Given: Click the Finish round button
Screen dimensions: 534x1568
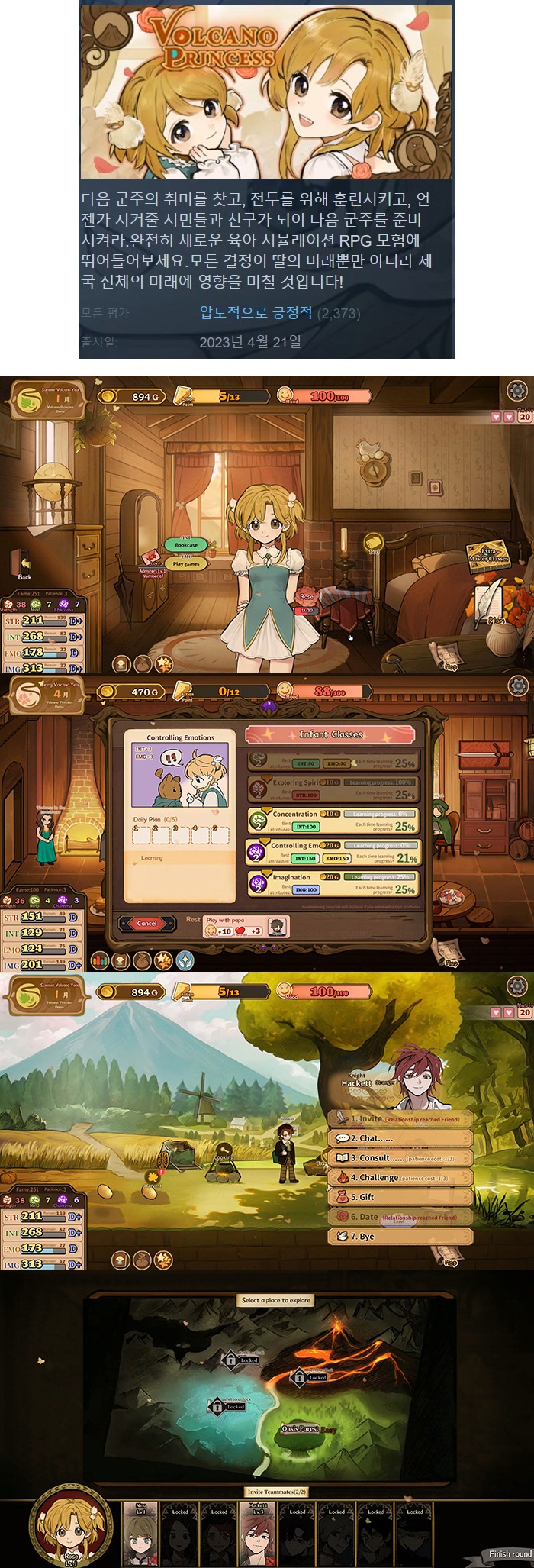Looking at the screenshot, I should coord(510,1553).
